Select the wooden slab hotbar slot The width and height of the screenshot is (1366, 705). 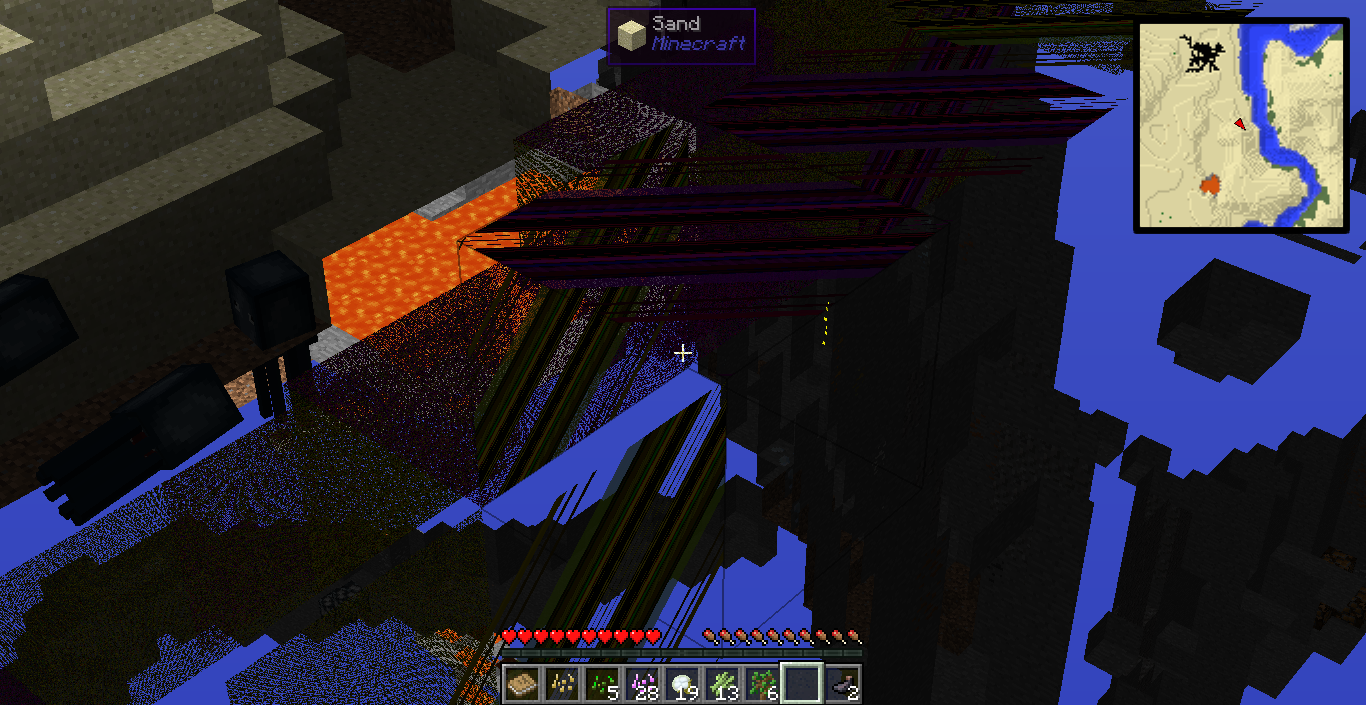click(521, 684)
